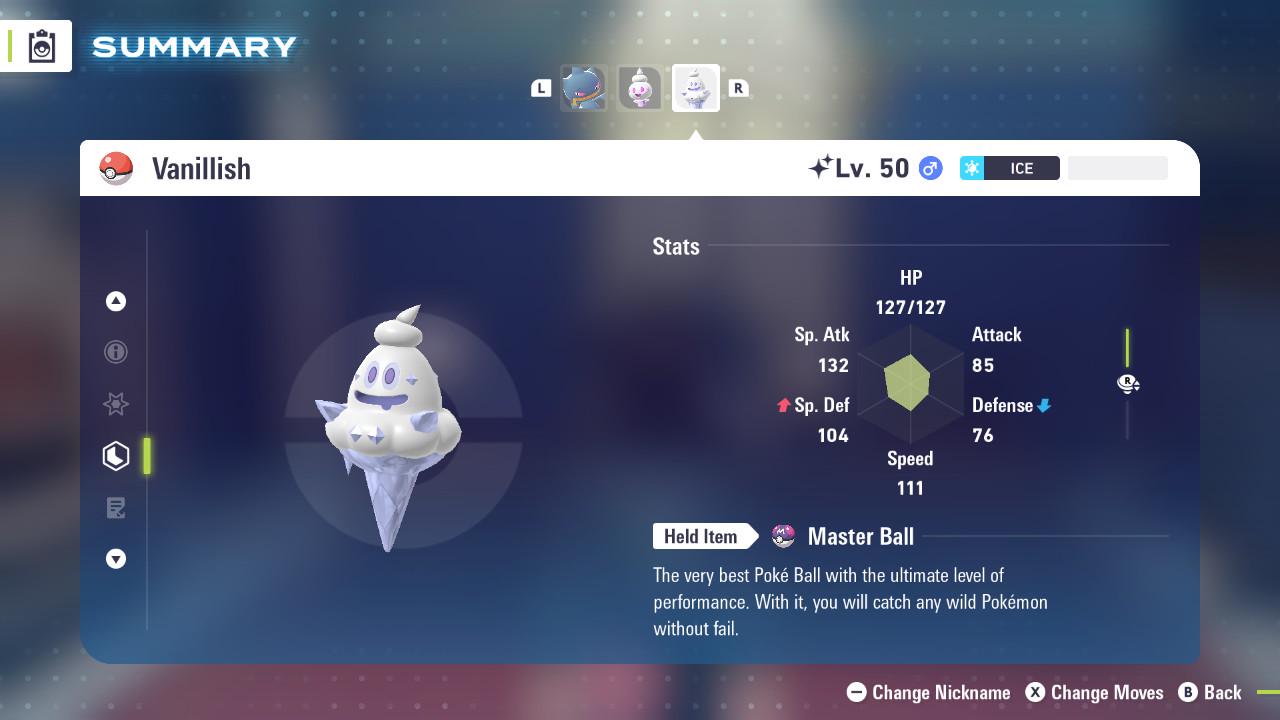1280x720 pixels.
Task: Click the red Sp. Def boost arrow
Action: [x=781, y=405]
